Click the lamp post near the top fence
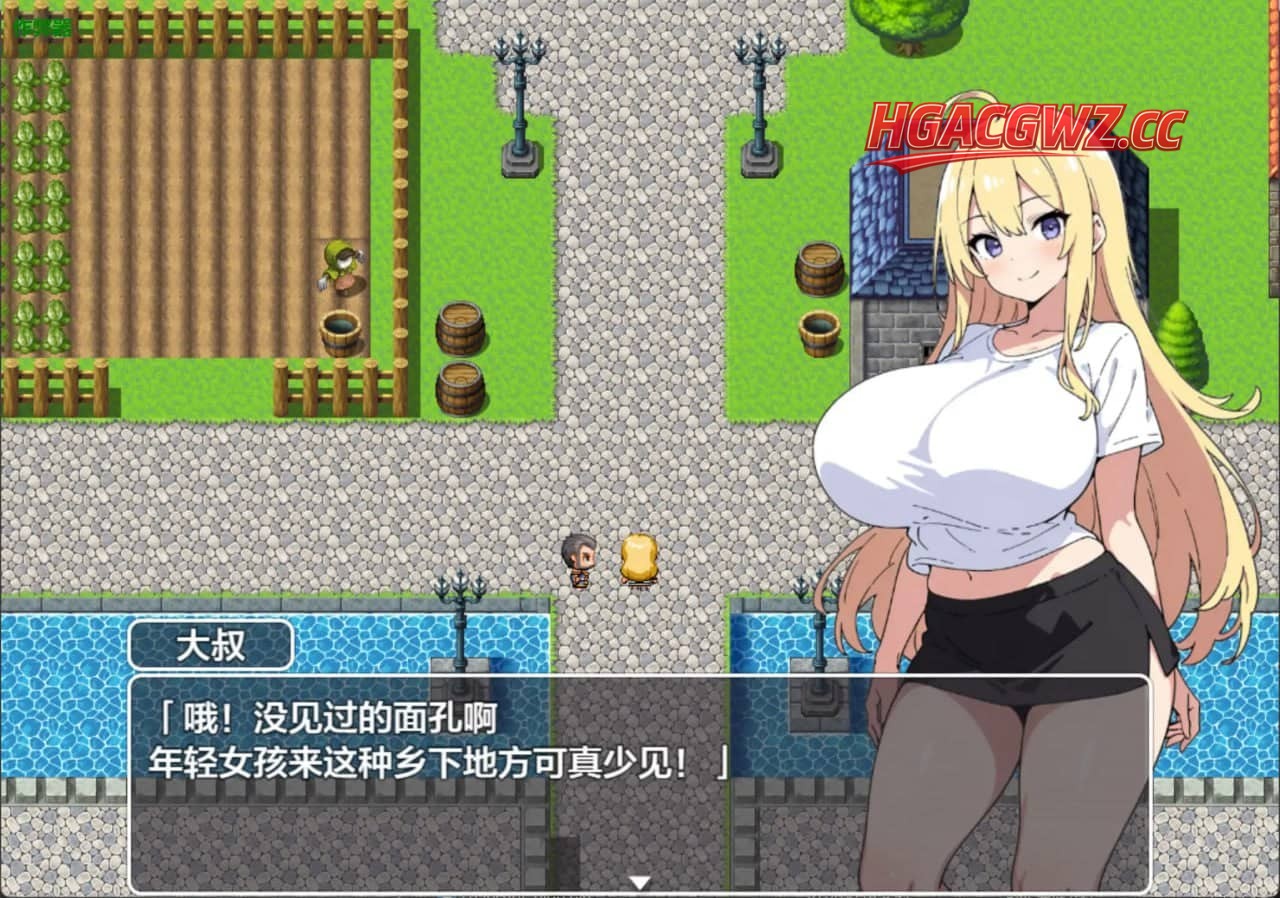Screen dimensions: 1280x898 click(518, 95)
